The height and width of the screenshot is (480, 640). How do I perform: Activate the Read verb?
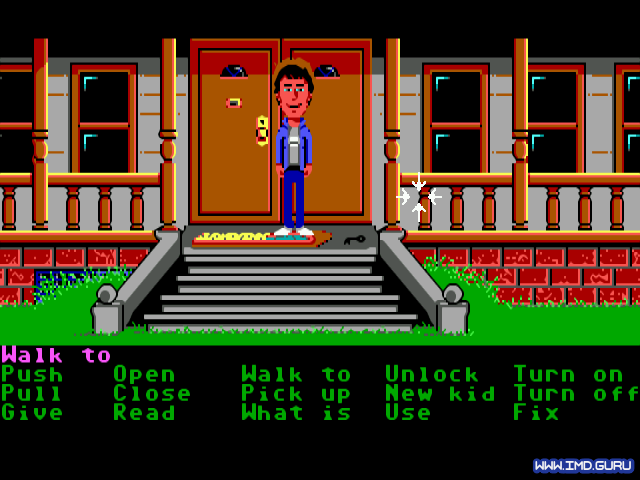(144, 413)
